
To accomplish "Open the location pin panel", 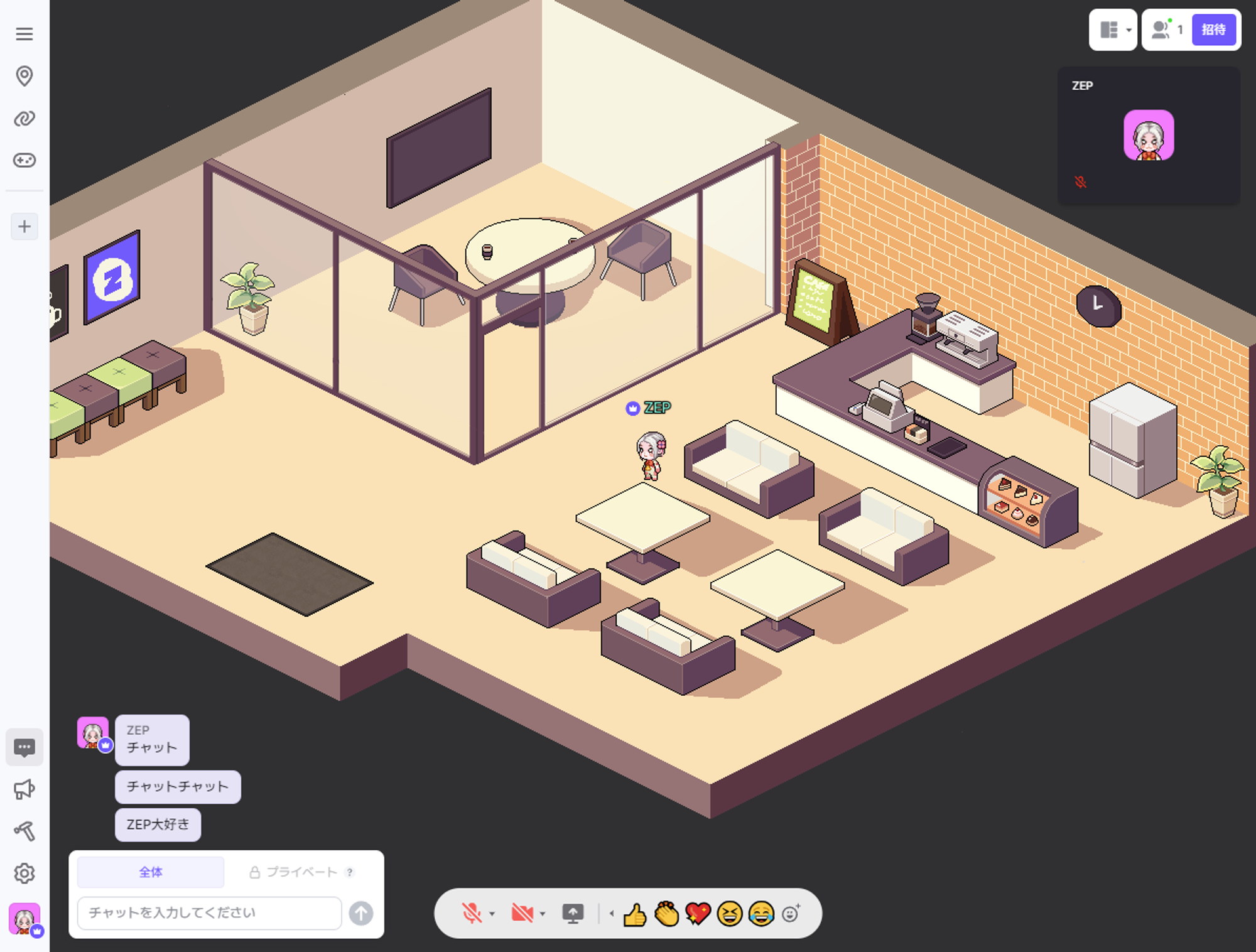I will tap(24, 76).
